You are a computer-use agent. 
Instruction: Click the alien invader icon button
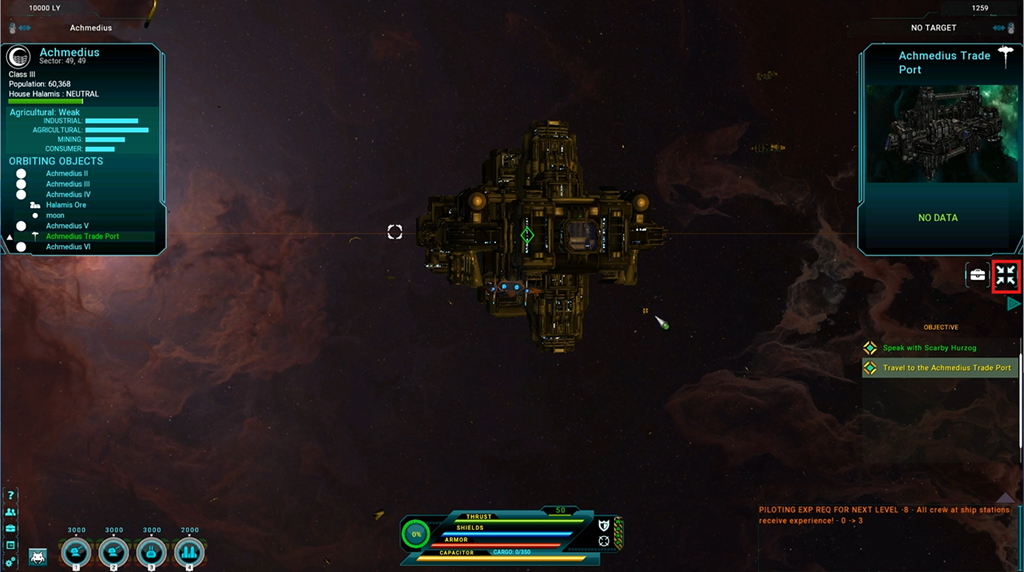point(38,555)
